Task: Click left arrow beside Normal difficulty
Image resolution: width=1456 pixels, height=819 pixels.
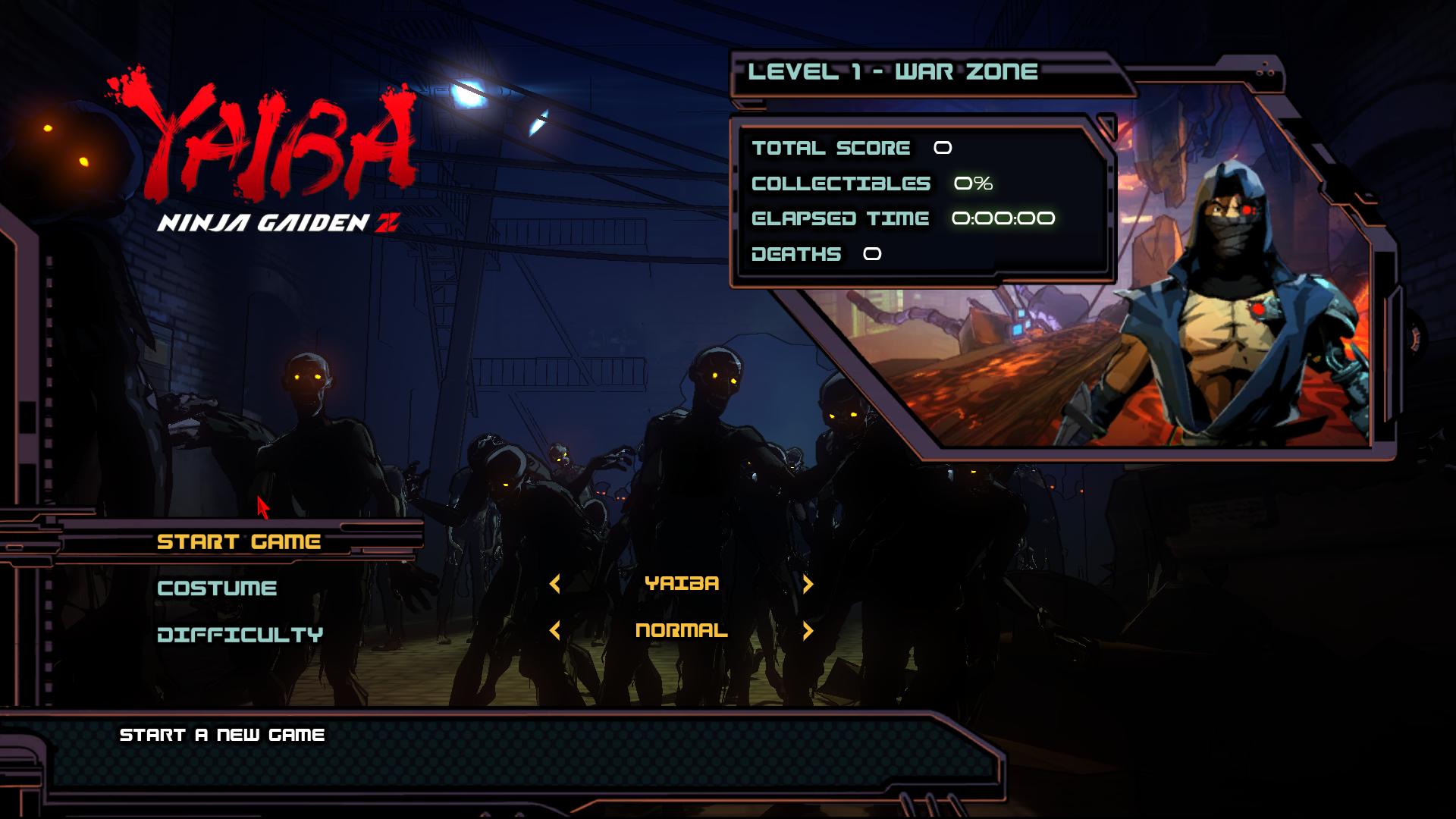Action: coord(555,630)
